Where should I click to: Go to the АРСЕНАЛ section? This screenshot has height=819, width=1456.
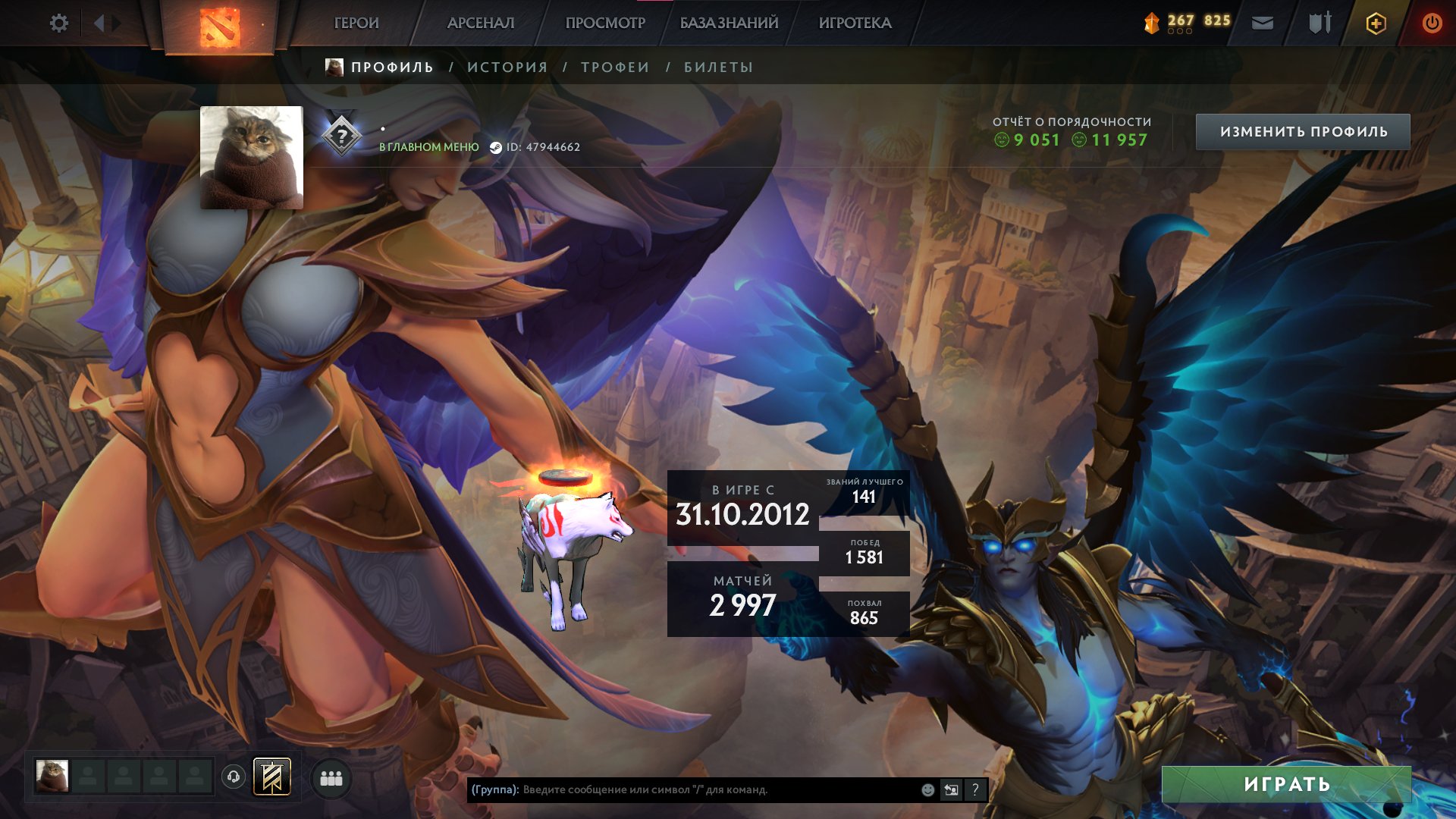(481, 24)
